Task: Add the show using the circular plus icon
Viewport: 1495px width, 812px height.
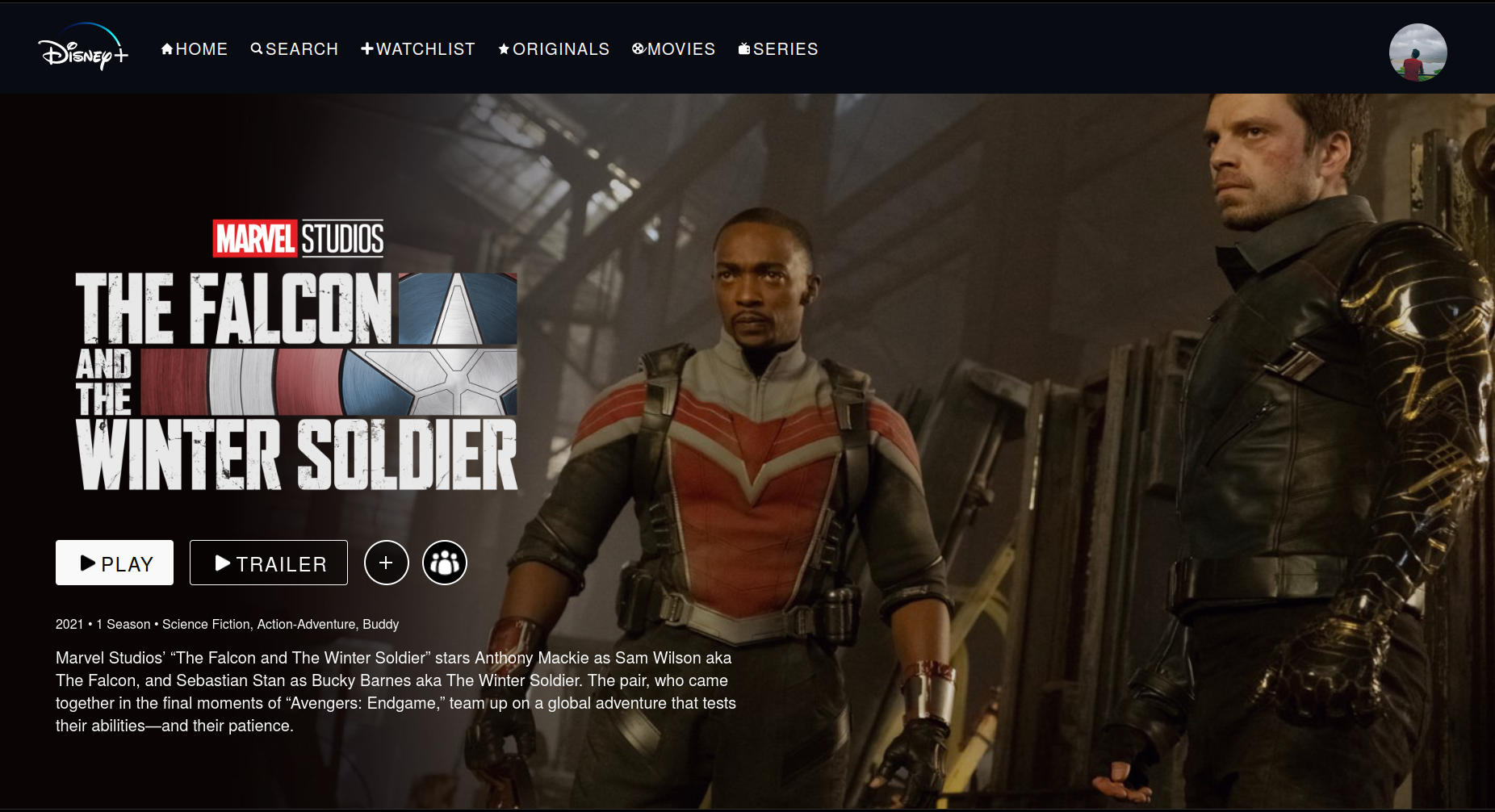Action: click(x=387, y=563)
